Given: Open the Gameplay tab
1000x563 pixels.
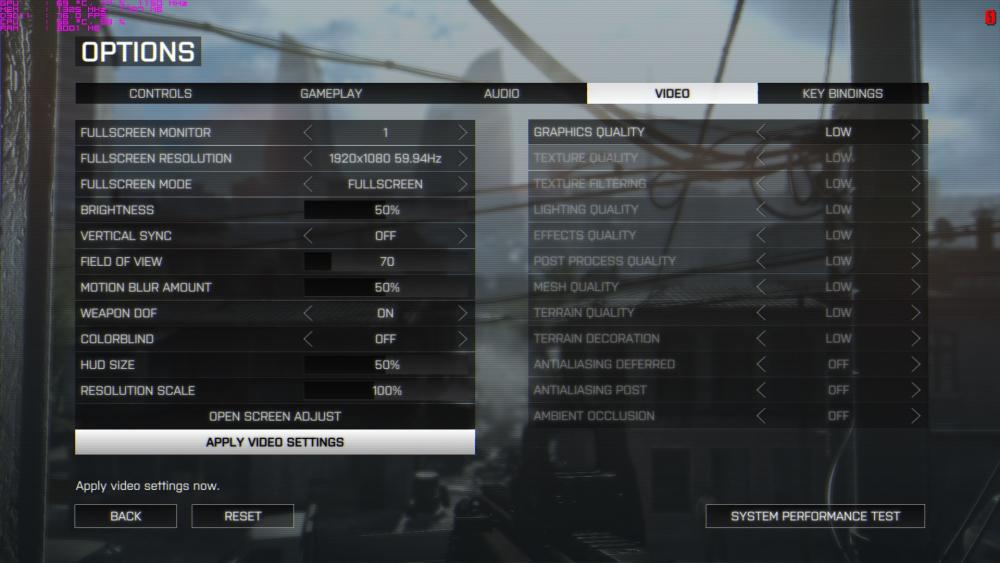Looking at the screenshot, I should pyautogui.click(x=331, y=94).
